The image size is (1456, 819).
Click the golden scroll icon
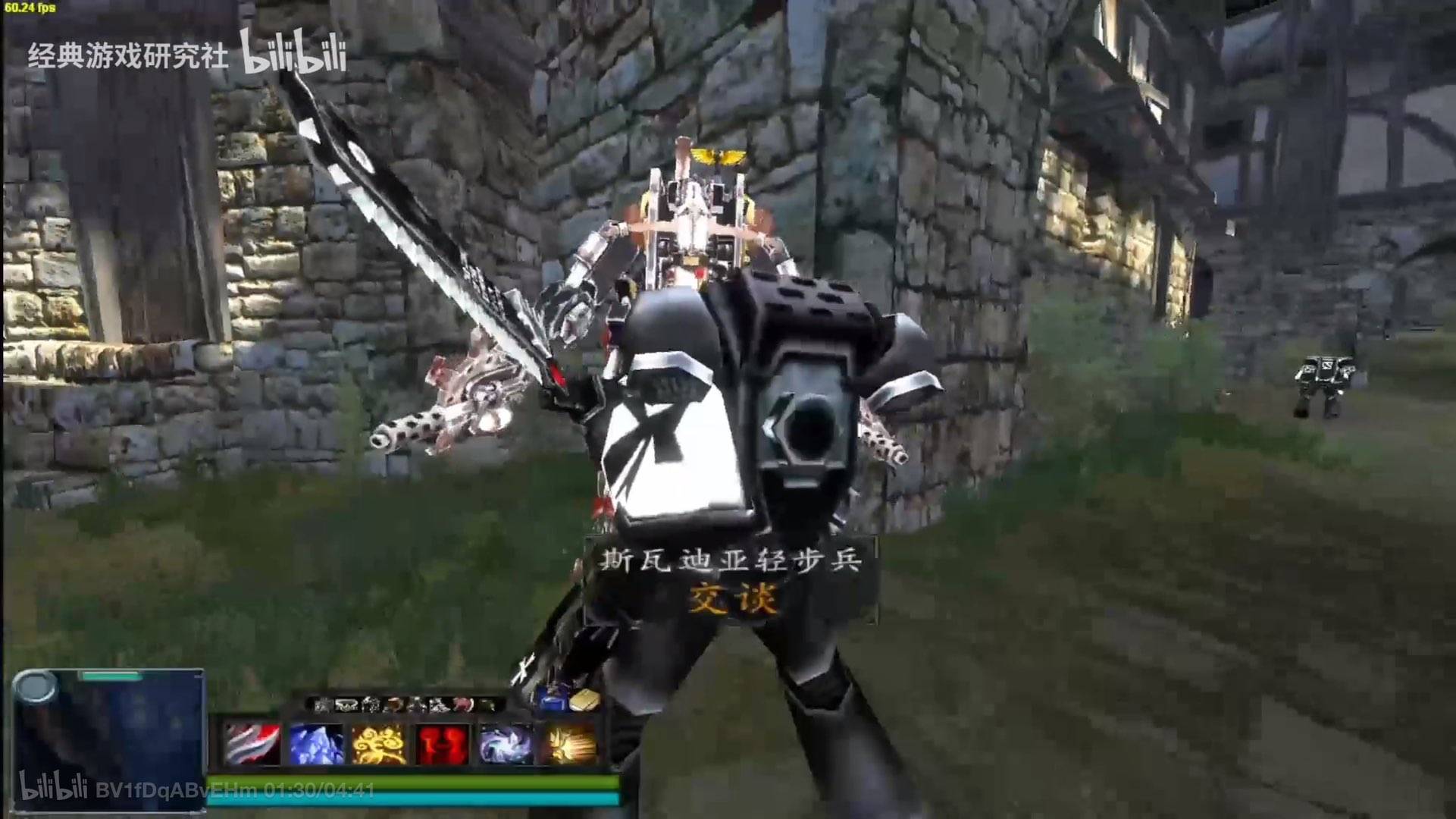point(584,701)
